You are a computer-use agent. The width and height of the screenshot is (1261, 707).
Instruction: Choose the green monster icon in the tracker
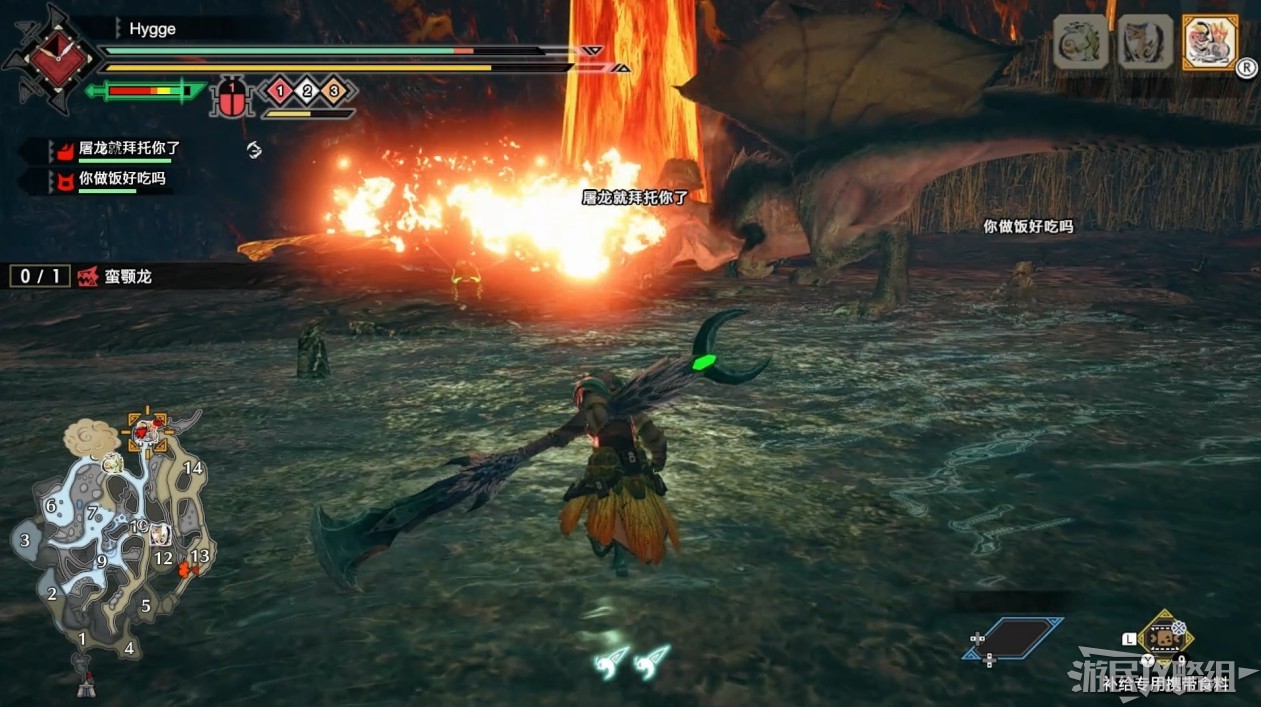tap(1081, 43)
